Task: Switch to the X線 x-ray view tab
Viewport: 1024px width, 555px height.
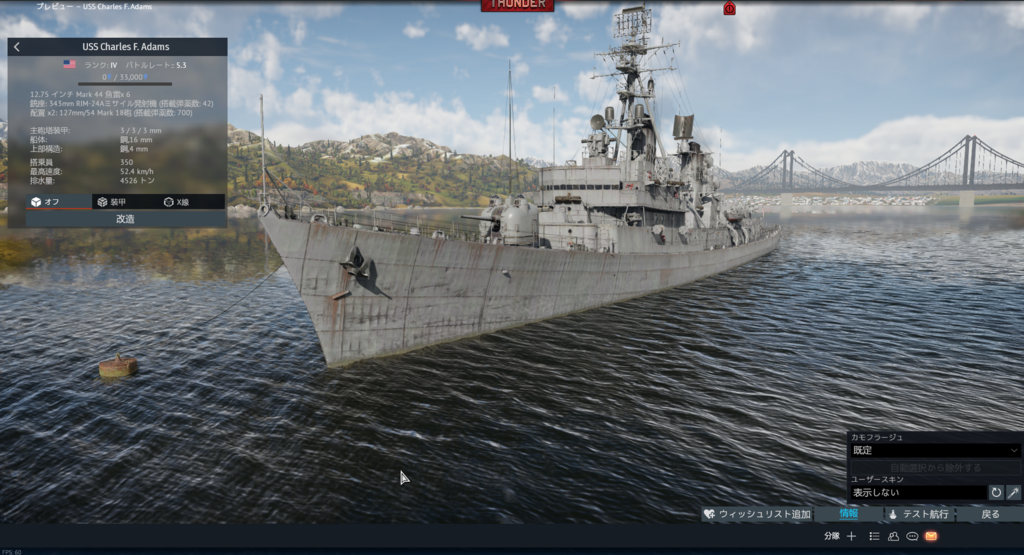Action: pyautogui.click(x=177, y=202)
